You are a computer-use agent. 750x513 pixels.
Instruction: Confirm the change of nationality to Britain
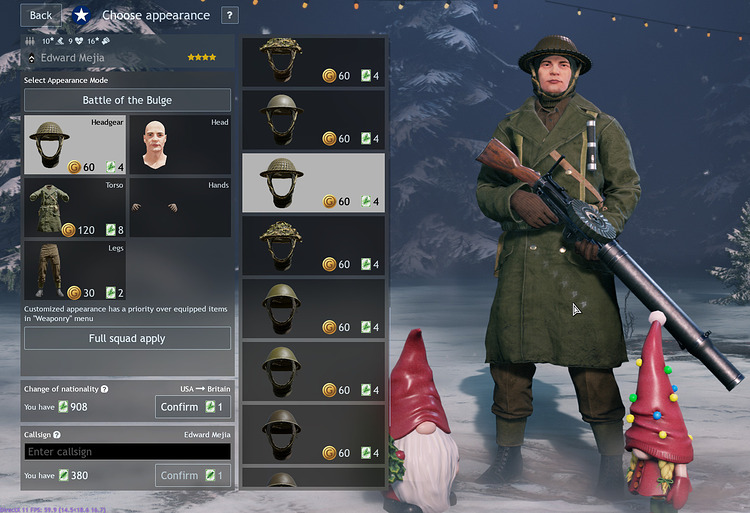193,407
